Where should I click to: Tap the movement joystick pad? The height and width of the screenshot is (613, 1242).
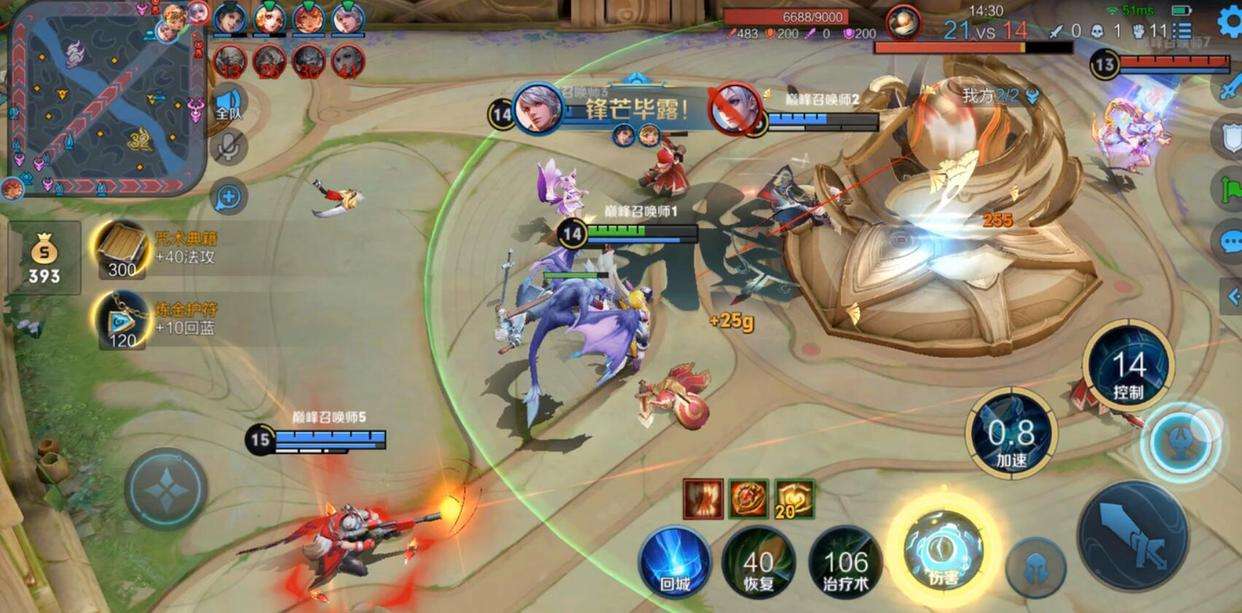(166, 489)
